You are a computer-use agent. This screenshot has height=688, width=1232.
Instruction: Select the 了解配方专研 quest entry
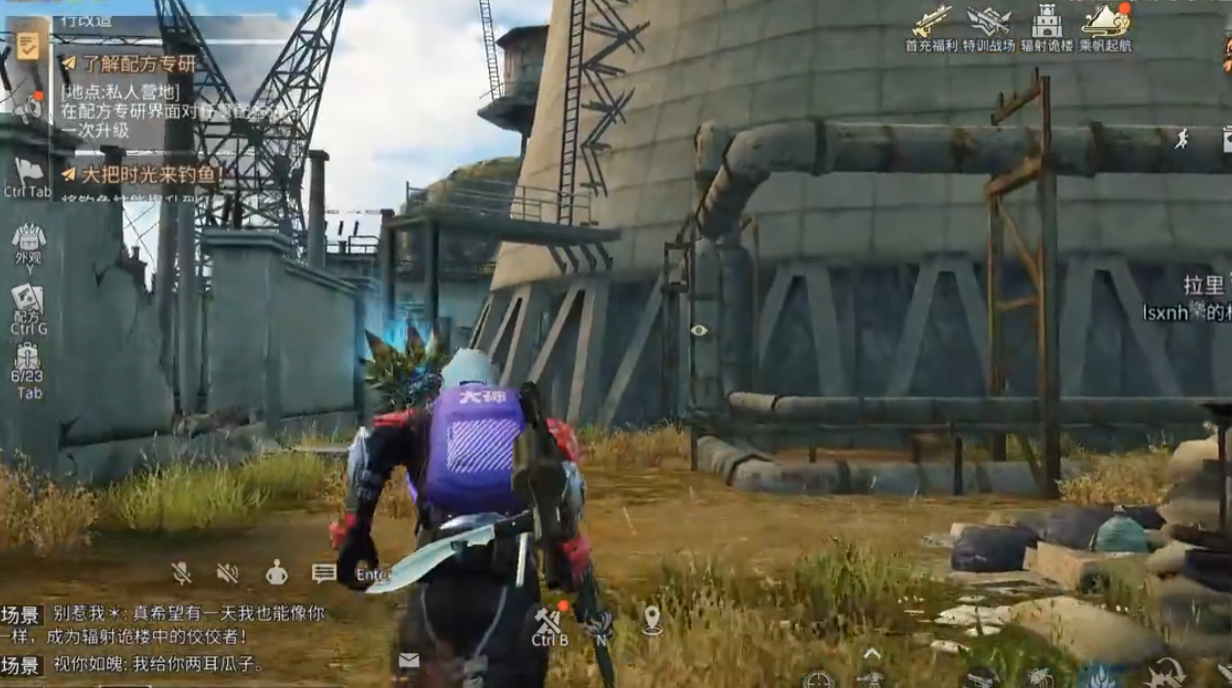tap(130, 64)
